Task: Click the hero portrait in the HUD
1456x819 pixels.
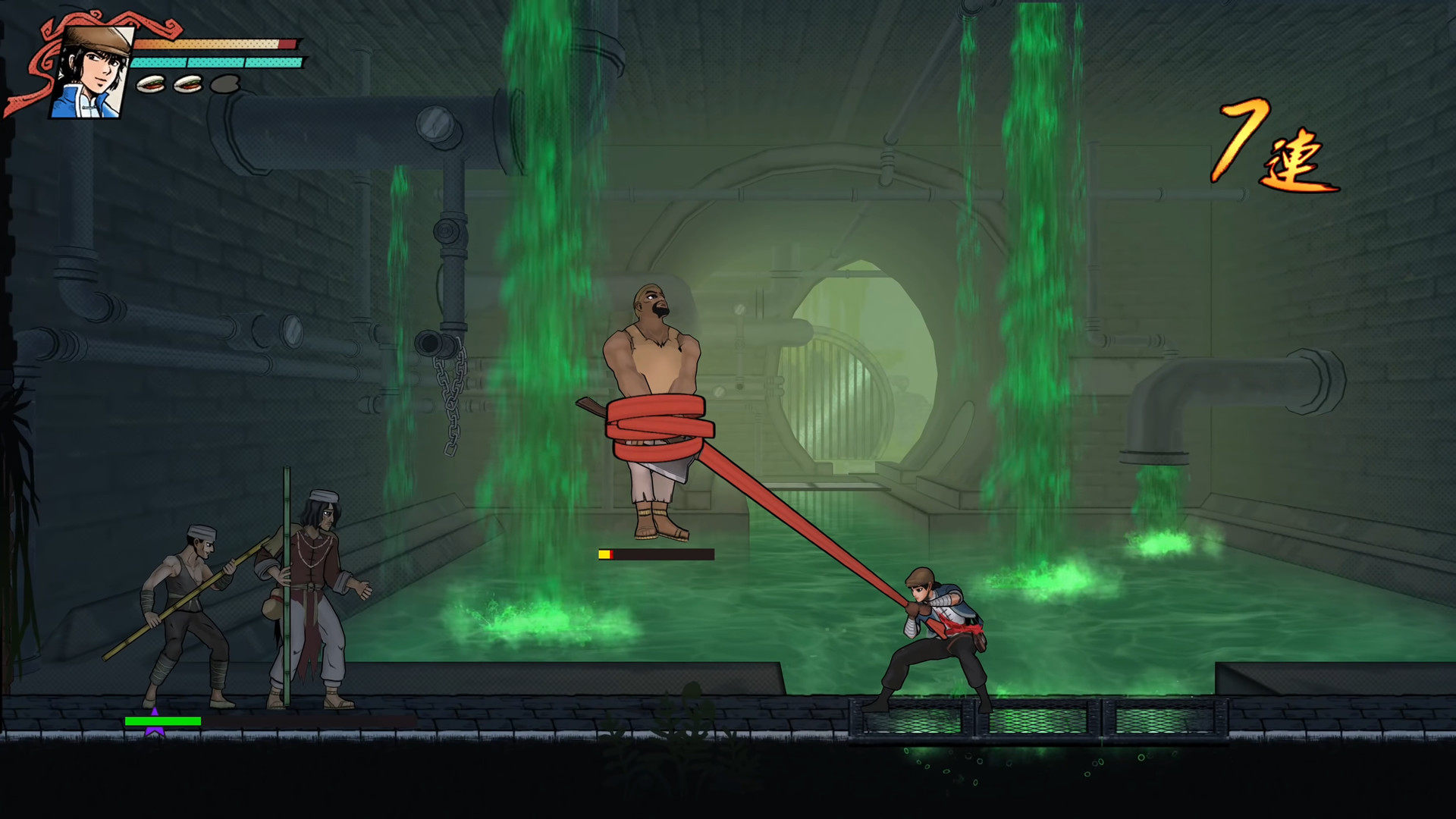Action: click(93, 72)
